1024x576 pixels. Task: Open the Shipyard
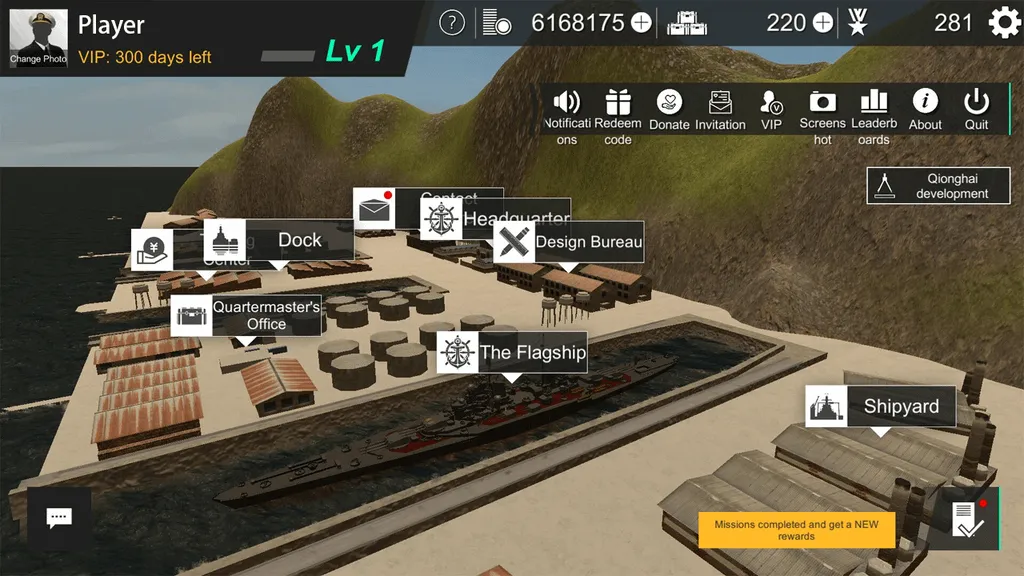click(880, 406)
